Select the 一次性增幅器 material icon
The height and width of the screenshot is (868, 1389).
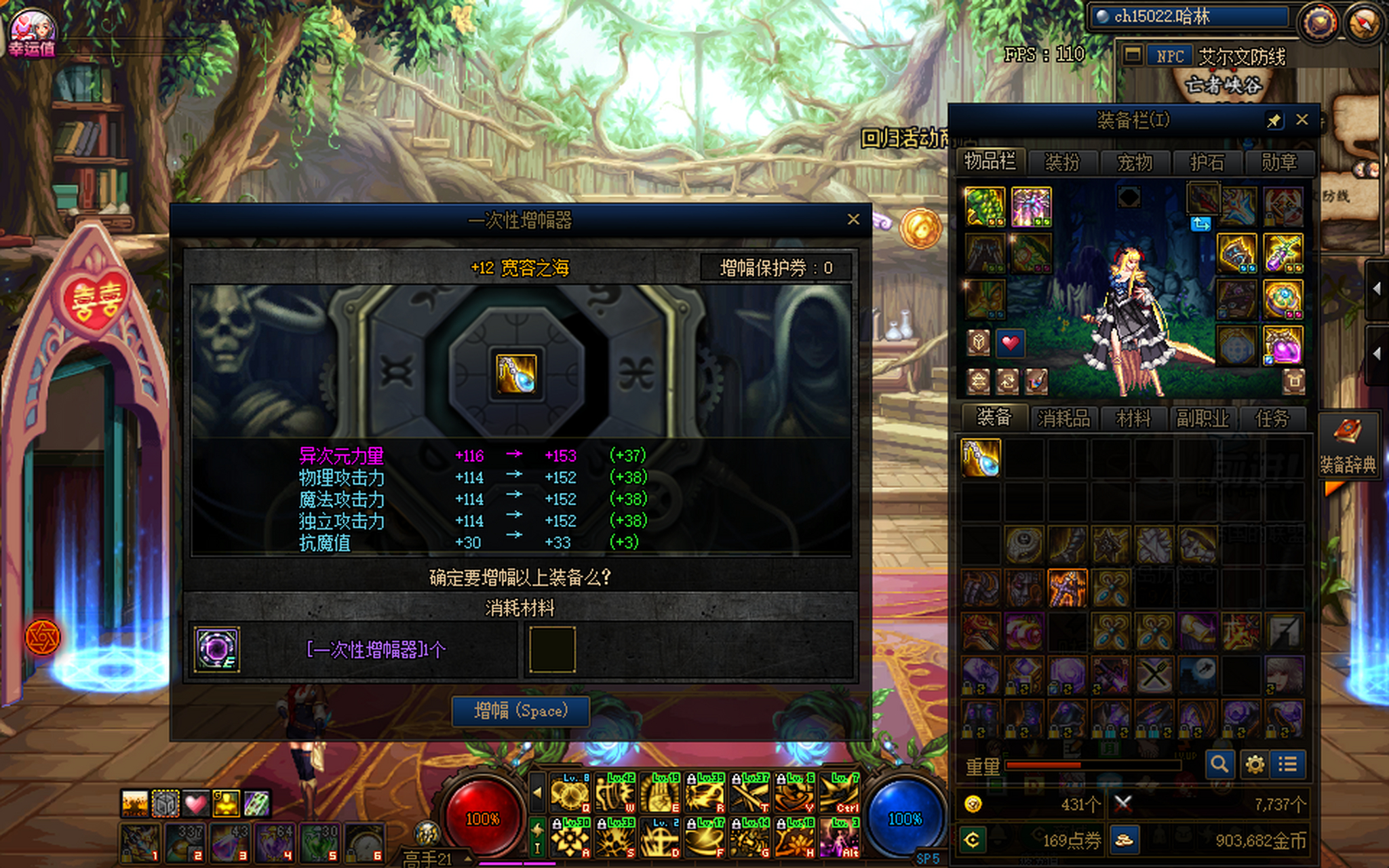217,649
